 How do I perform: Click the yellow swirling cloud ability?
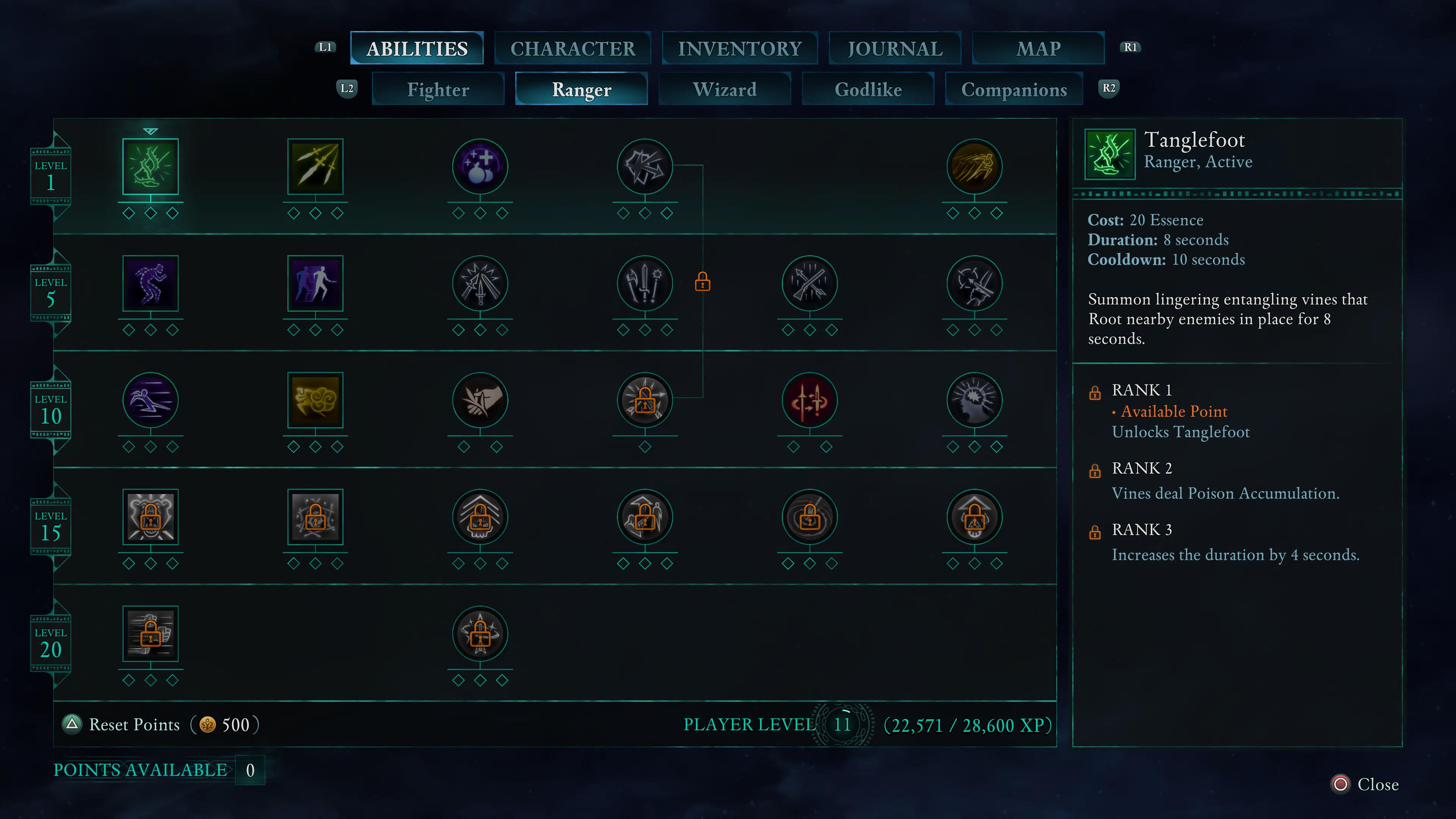pyautogui.click(x=315, y=400)
